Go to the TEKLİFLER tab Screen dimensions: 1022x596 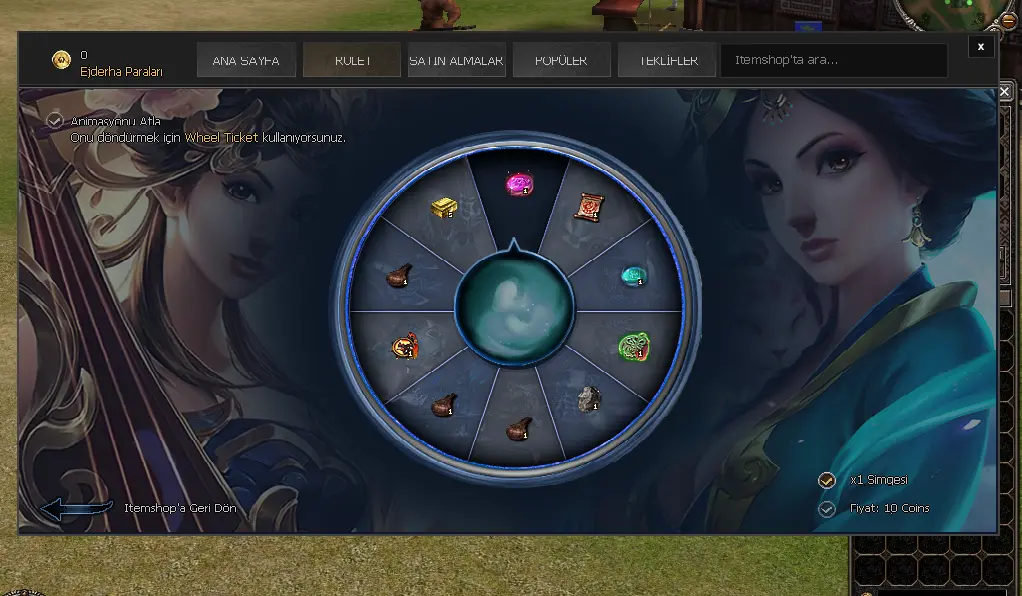(x=666, y=60)
